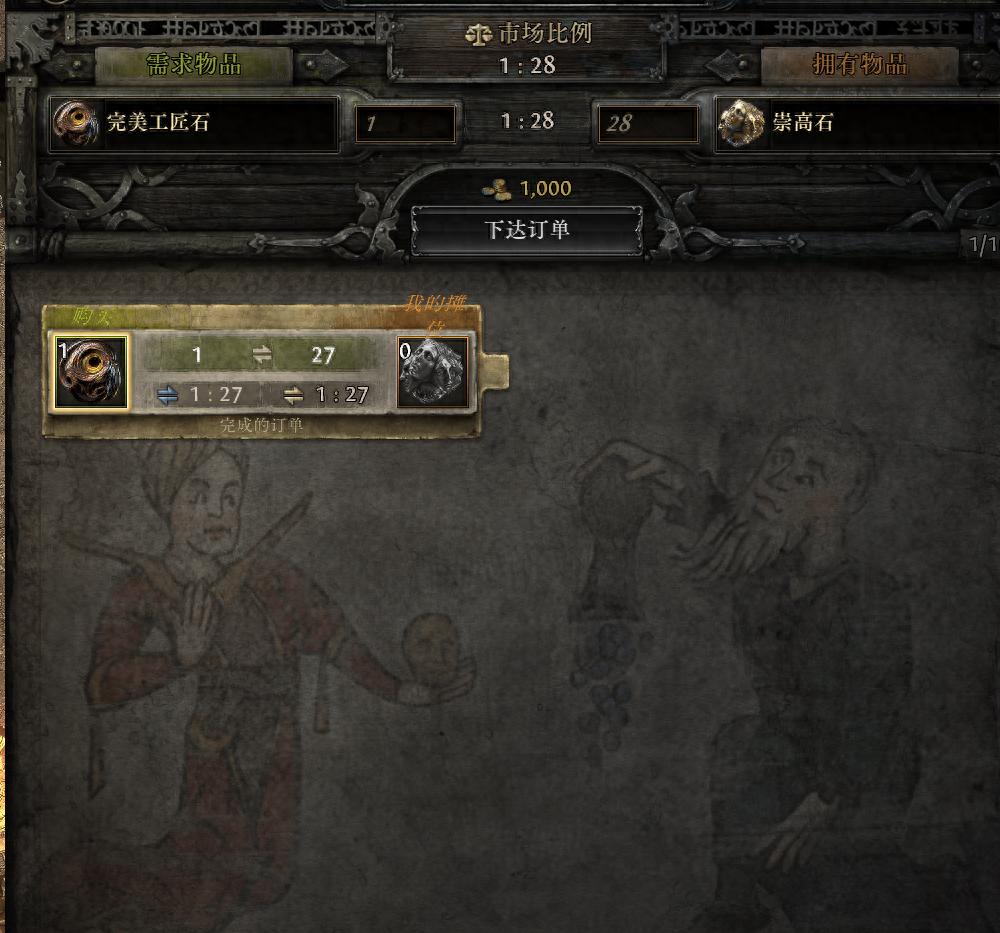
Task: Select the 完美工匠石 wanted item slot
Action: (x=195, y=124)
